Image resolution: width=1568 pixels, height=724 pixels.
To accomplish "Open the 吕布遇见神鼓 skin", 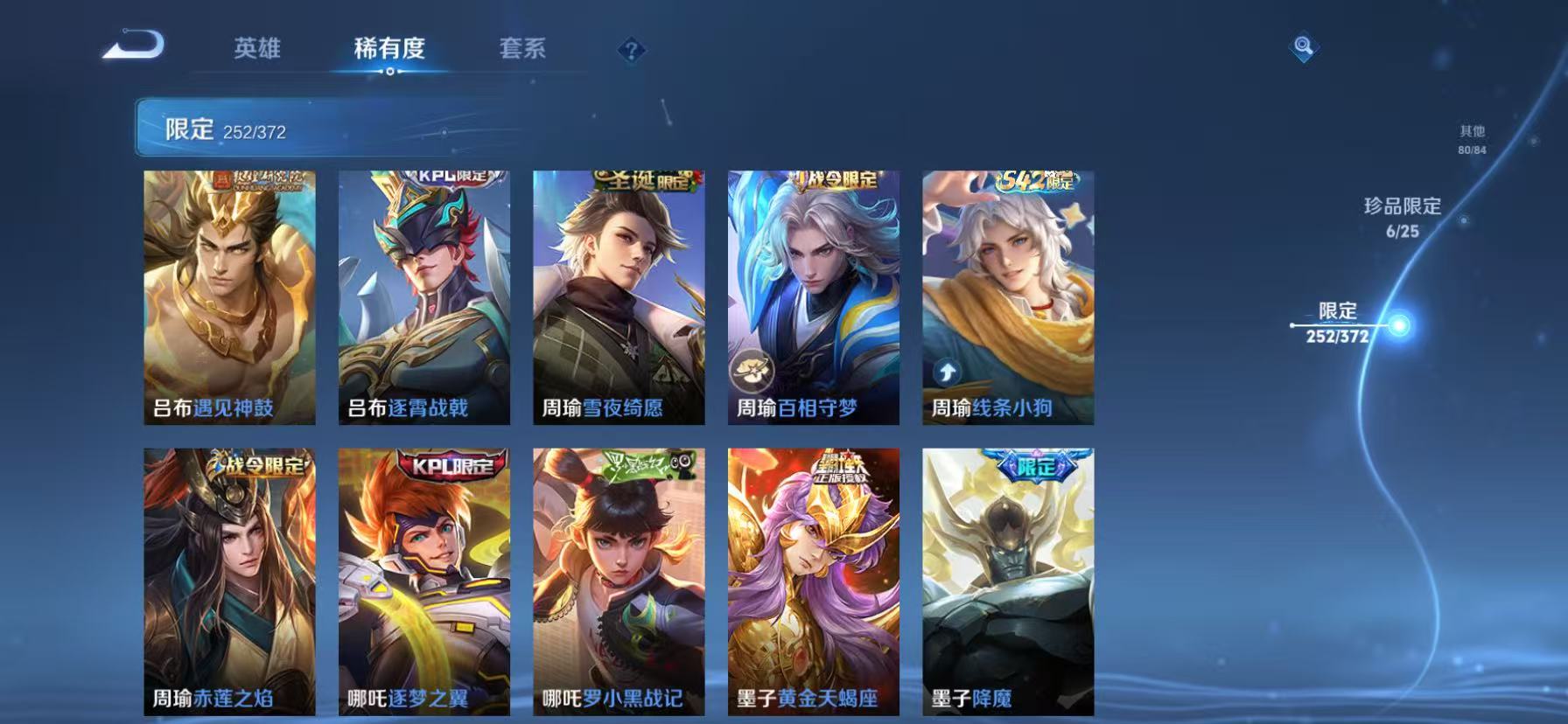I will click(x=231, y=293).
